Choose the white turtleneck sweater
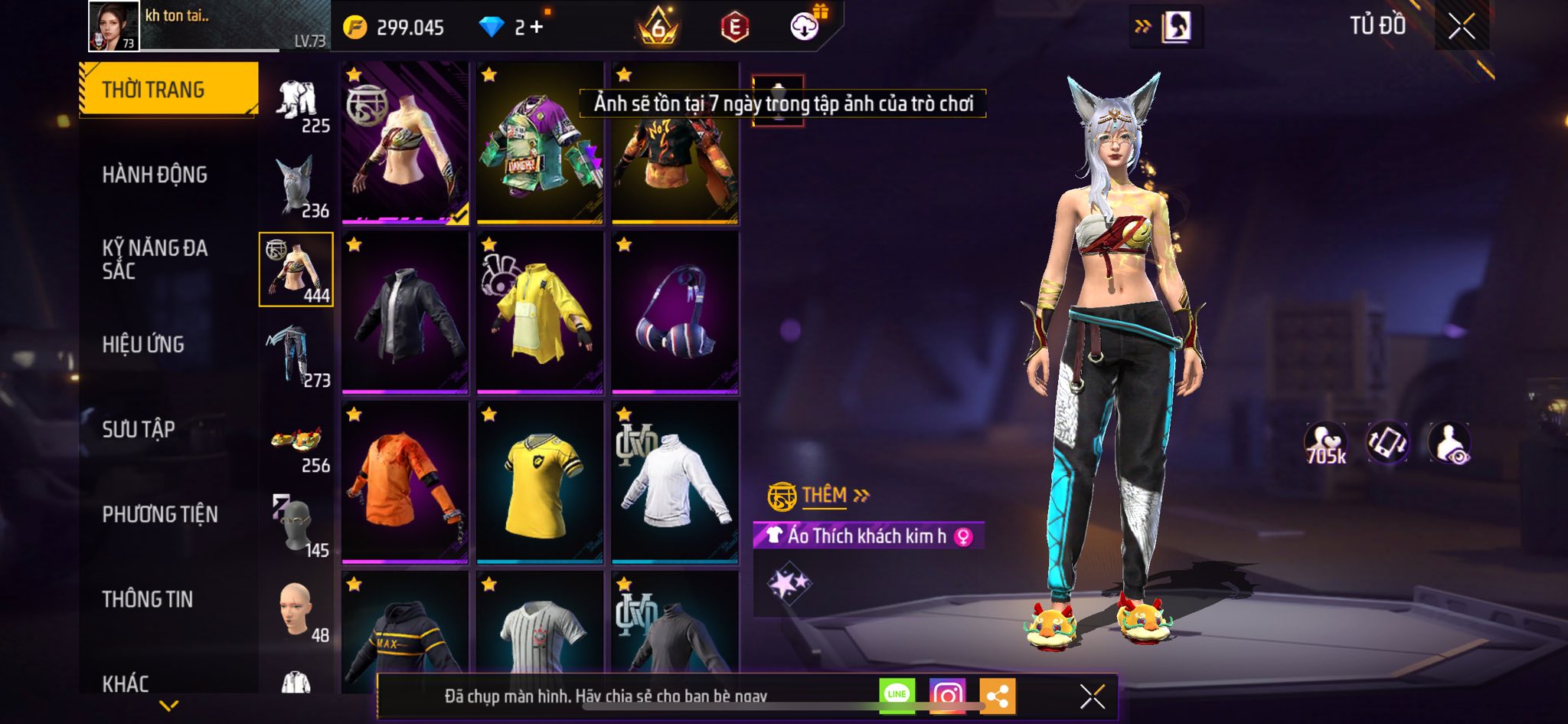The width and height of the screenshot is (1568, 724). click(675, 483)
